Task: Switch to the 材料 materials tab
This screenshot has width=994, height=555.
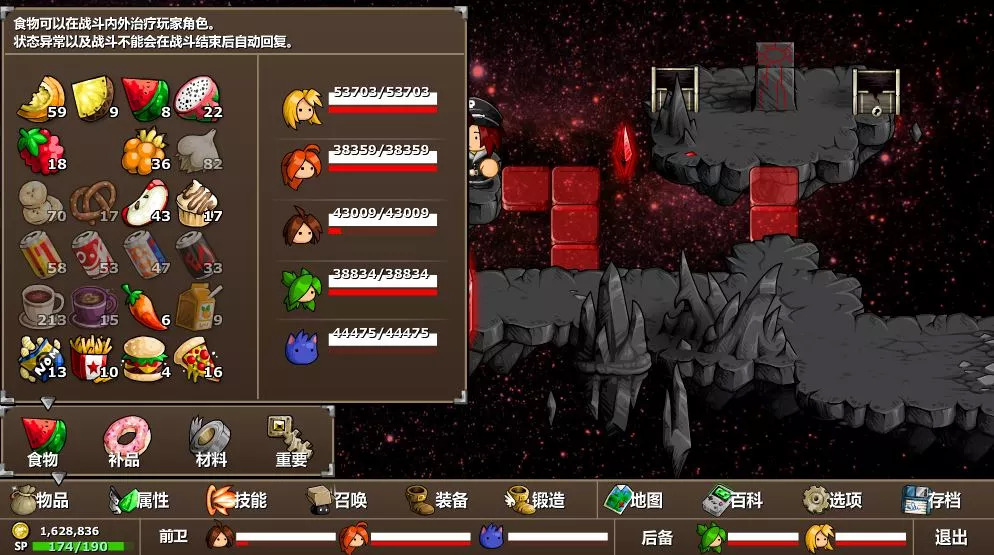Action: (209, 442)
